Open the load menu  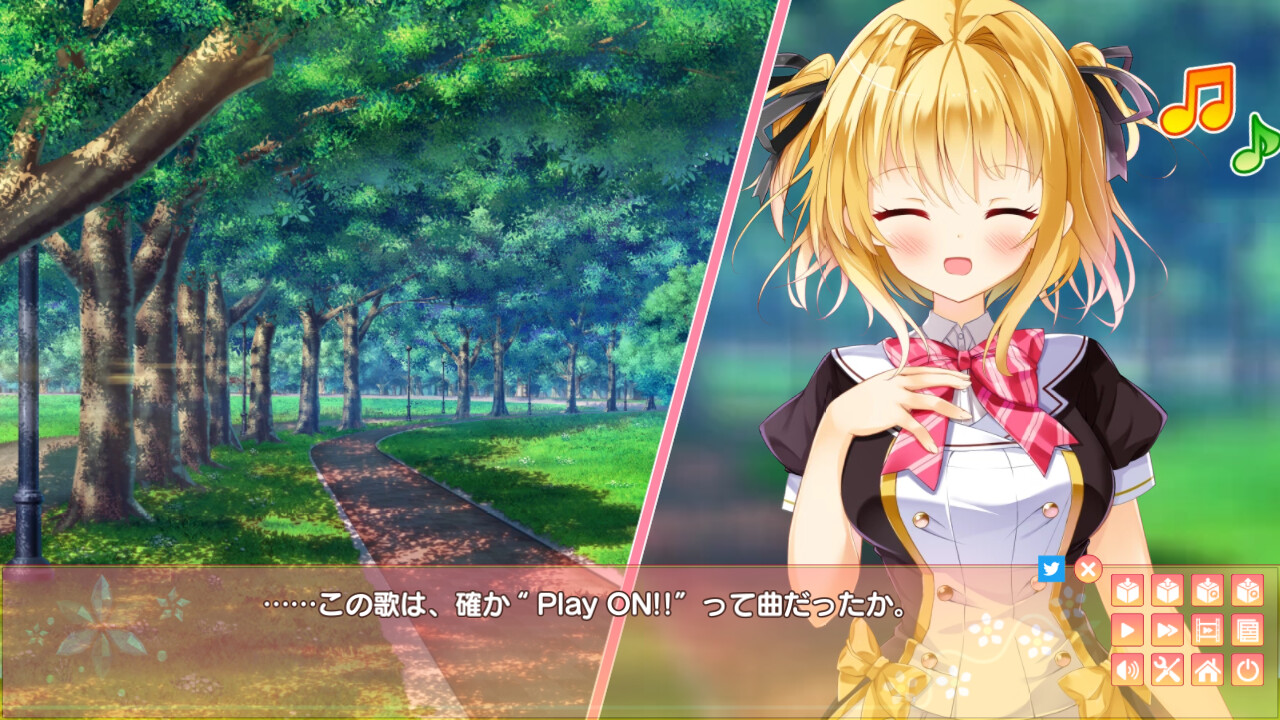point(1167,589)
